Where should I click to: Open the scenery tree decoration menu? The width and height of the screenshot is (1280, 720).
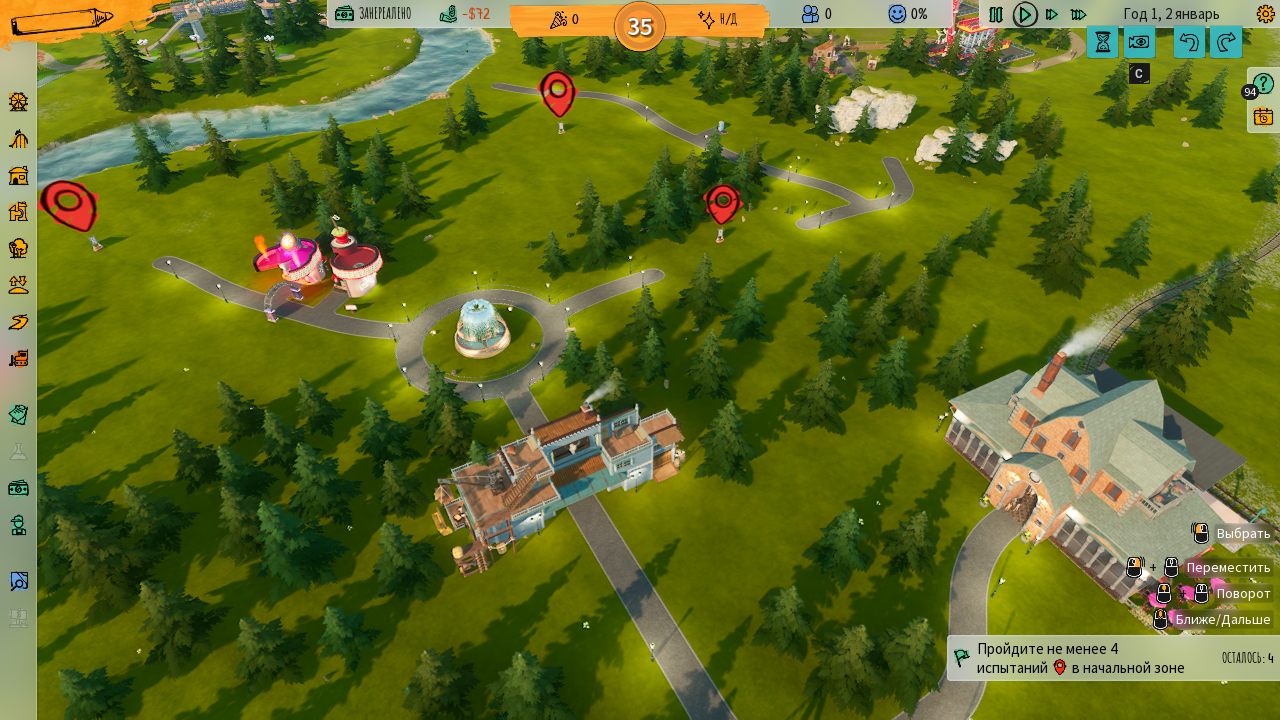point(18,248)
